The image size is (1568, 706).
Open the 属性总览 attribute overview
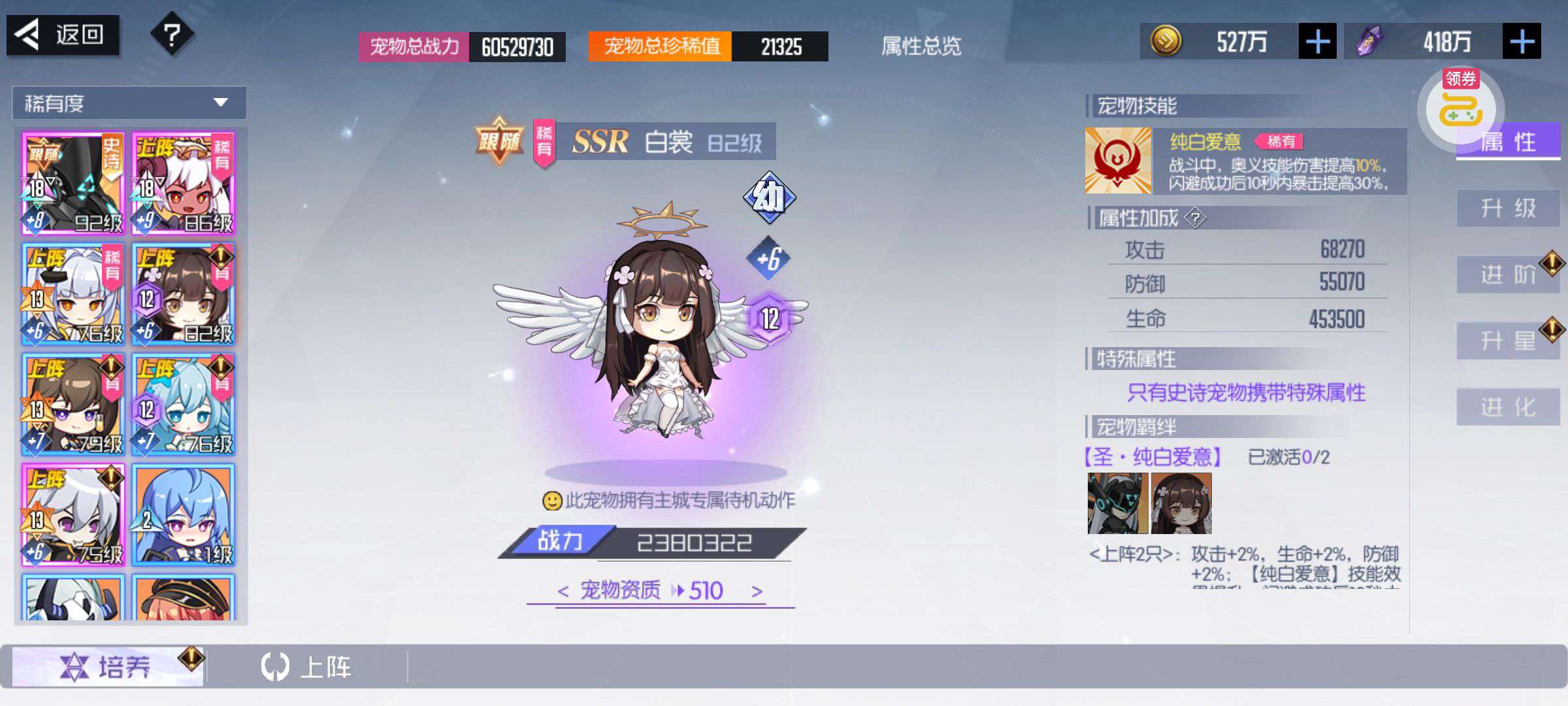click(921, 46)
